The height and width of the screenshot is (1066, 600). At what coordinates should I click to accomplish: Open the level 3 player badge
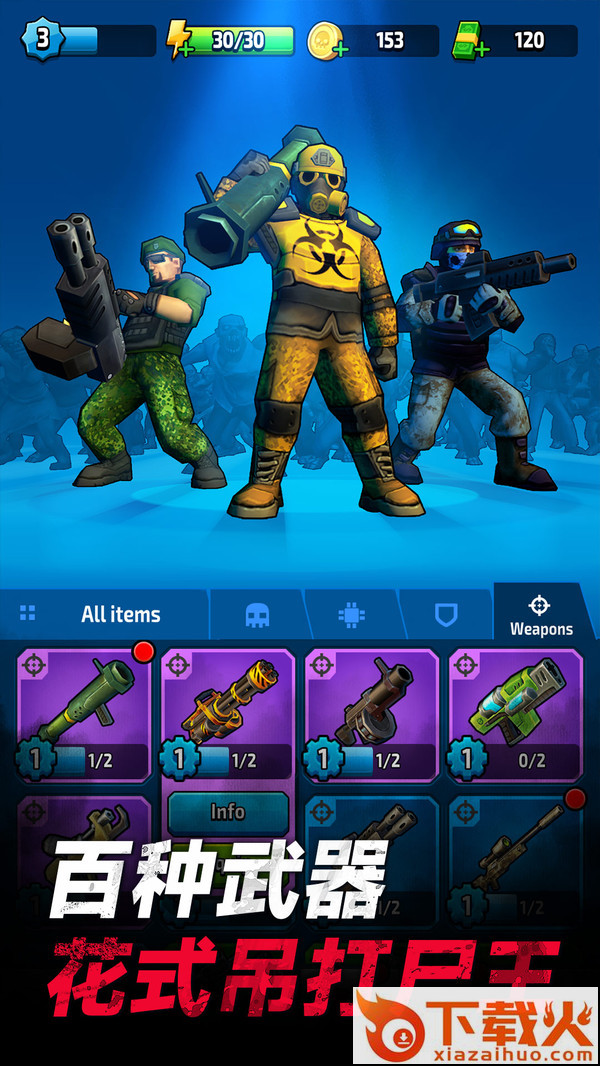coord(44,40)
